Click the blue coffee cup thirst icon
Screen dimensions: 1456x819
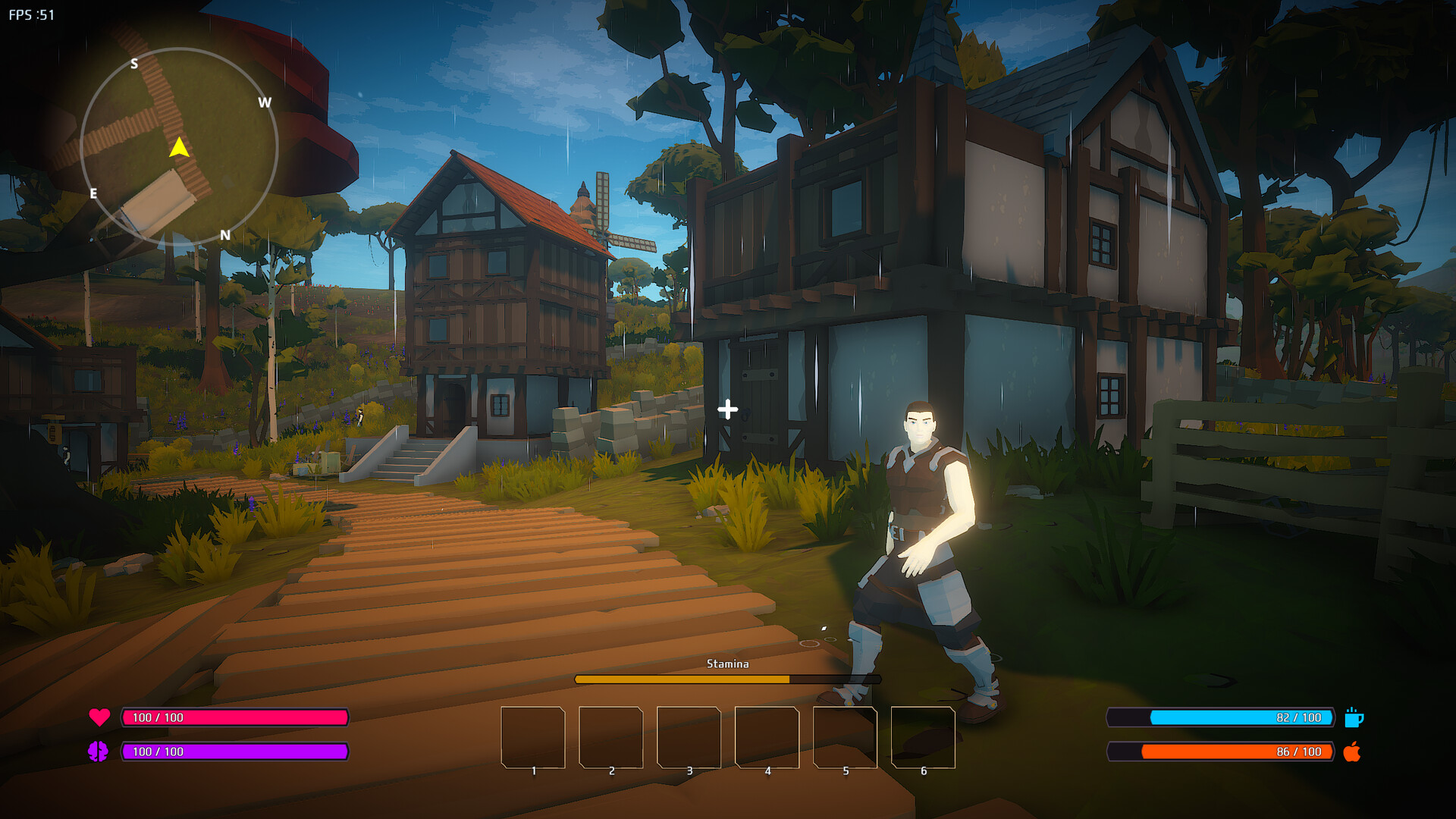(x=1355, y=716)
